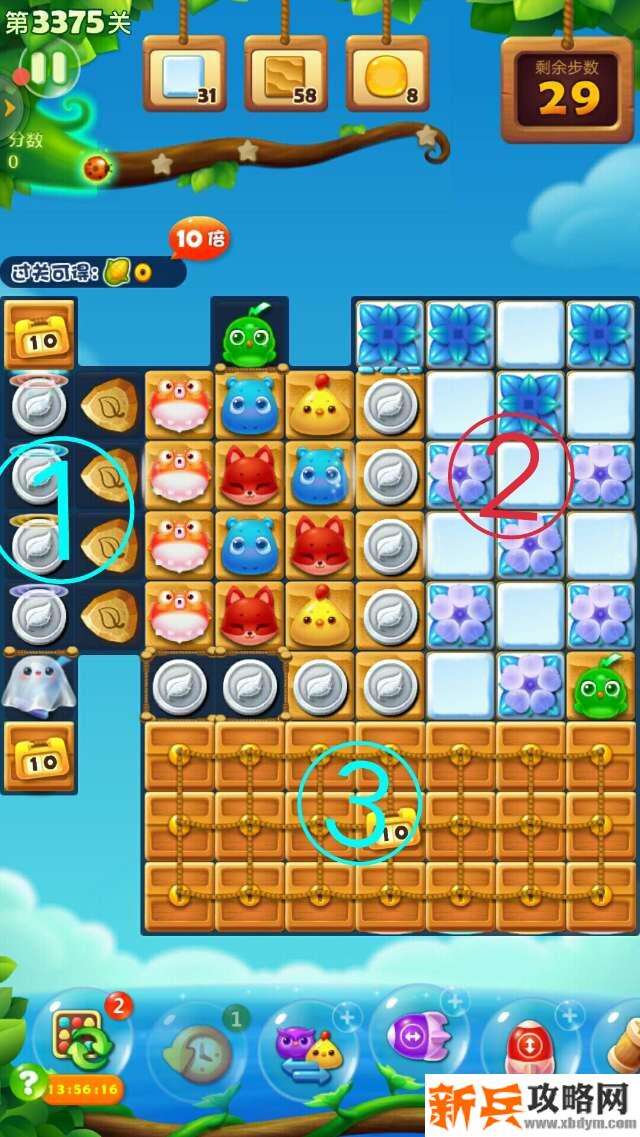This screenshot has width=640, height=1137.
Task: Open the 10x reward bubble
Action: tap(199, 240)
